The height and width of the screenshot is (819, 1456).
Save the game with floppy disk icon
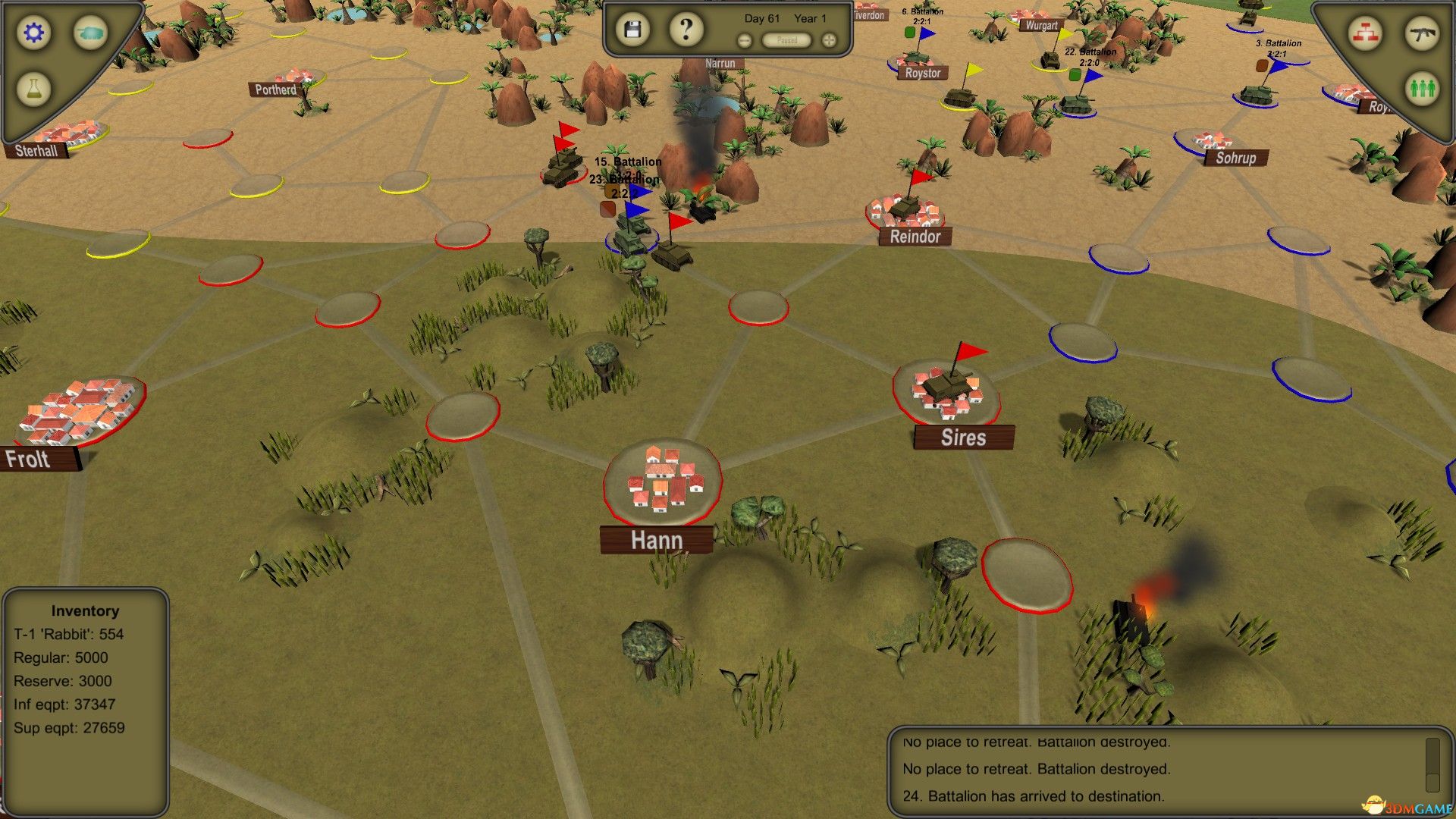coord(634,28)
